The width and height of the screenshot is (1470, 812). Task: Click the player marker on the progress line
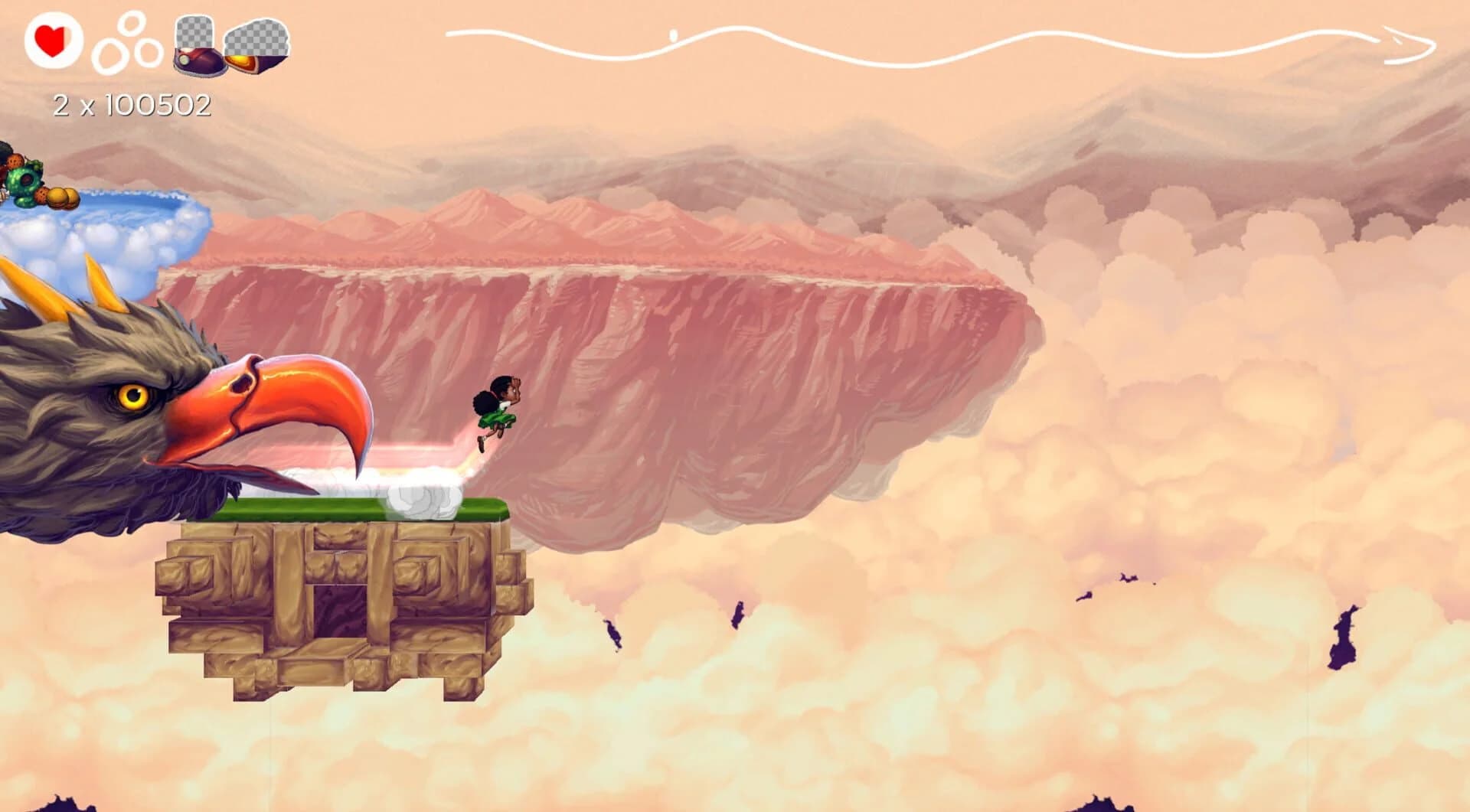click(x=674, y=34)
